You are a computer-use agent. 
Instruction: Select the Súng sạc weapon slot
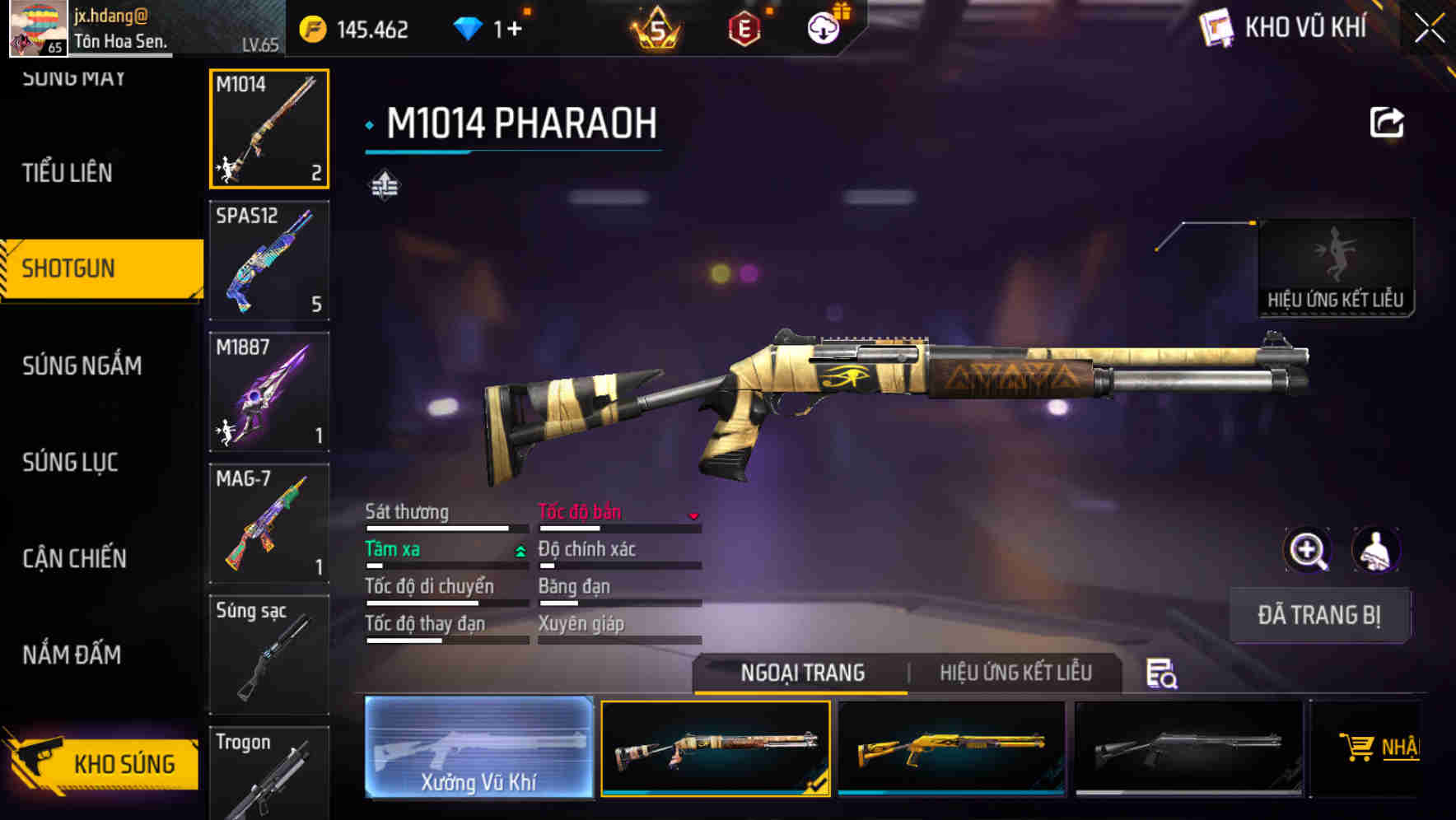point(269,655)
